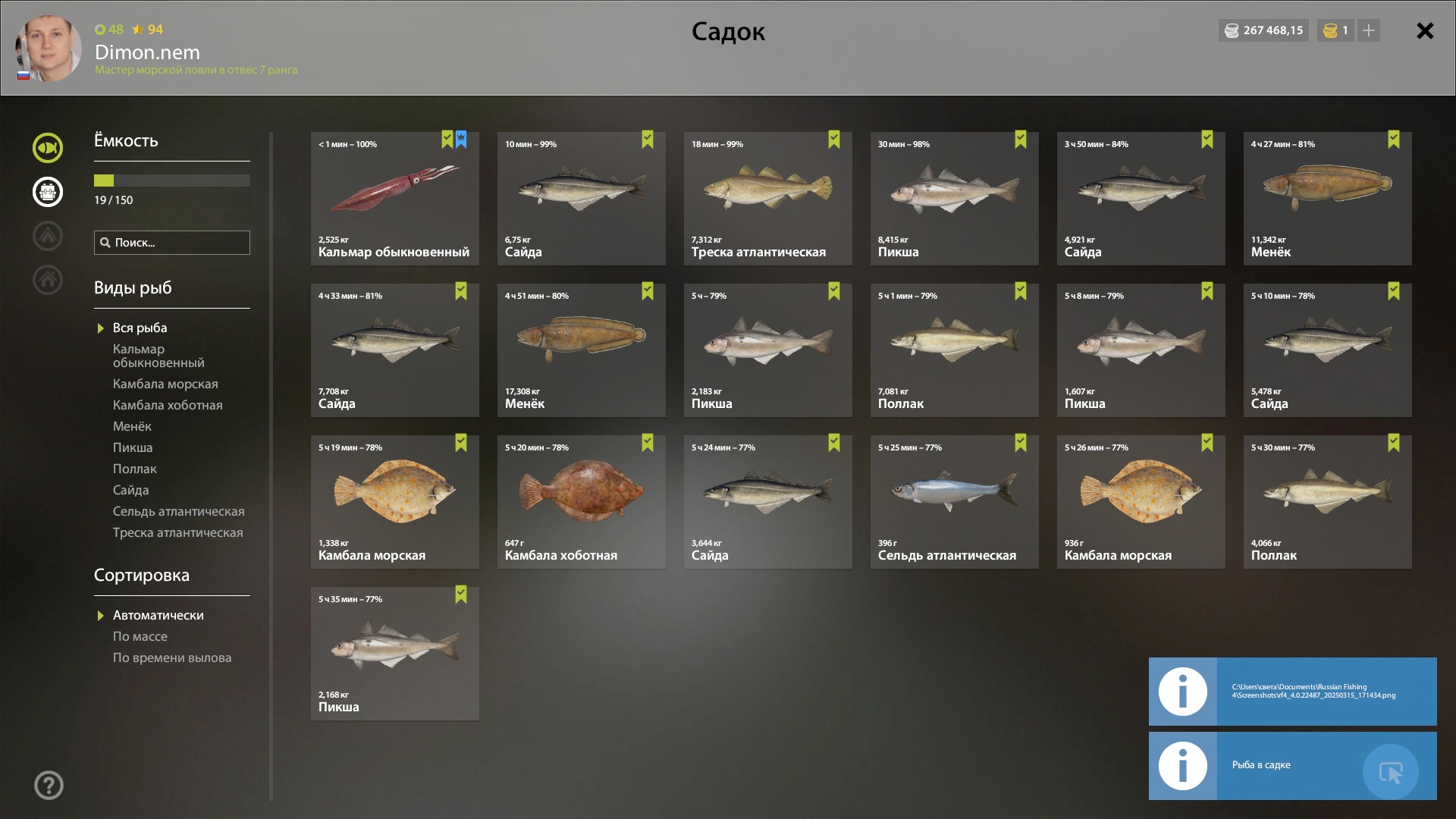Filter fish list by Менёк
Image resolution: width=1456 pixels, height=819 pixels.
132,427
